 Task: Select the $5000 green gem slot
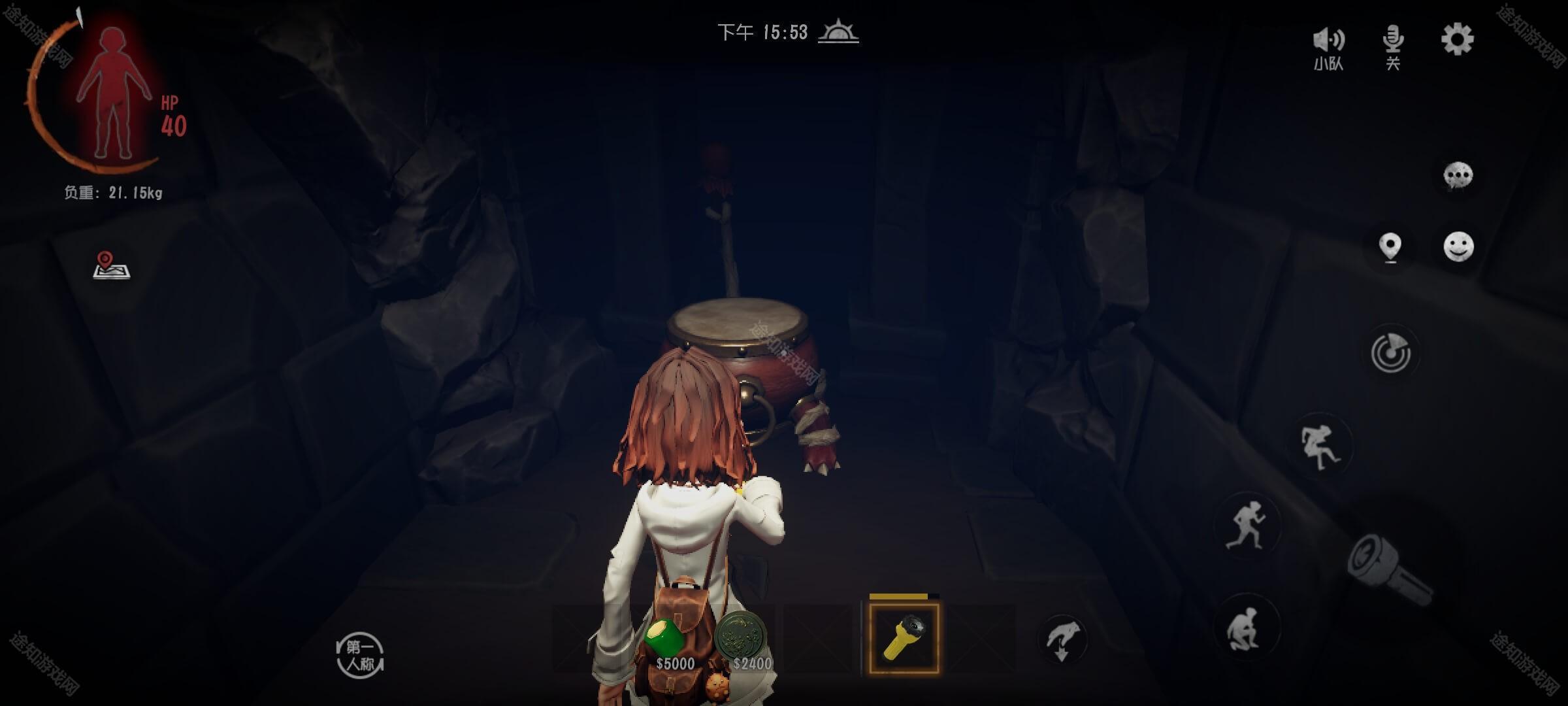(668, 641)
